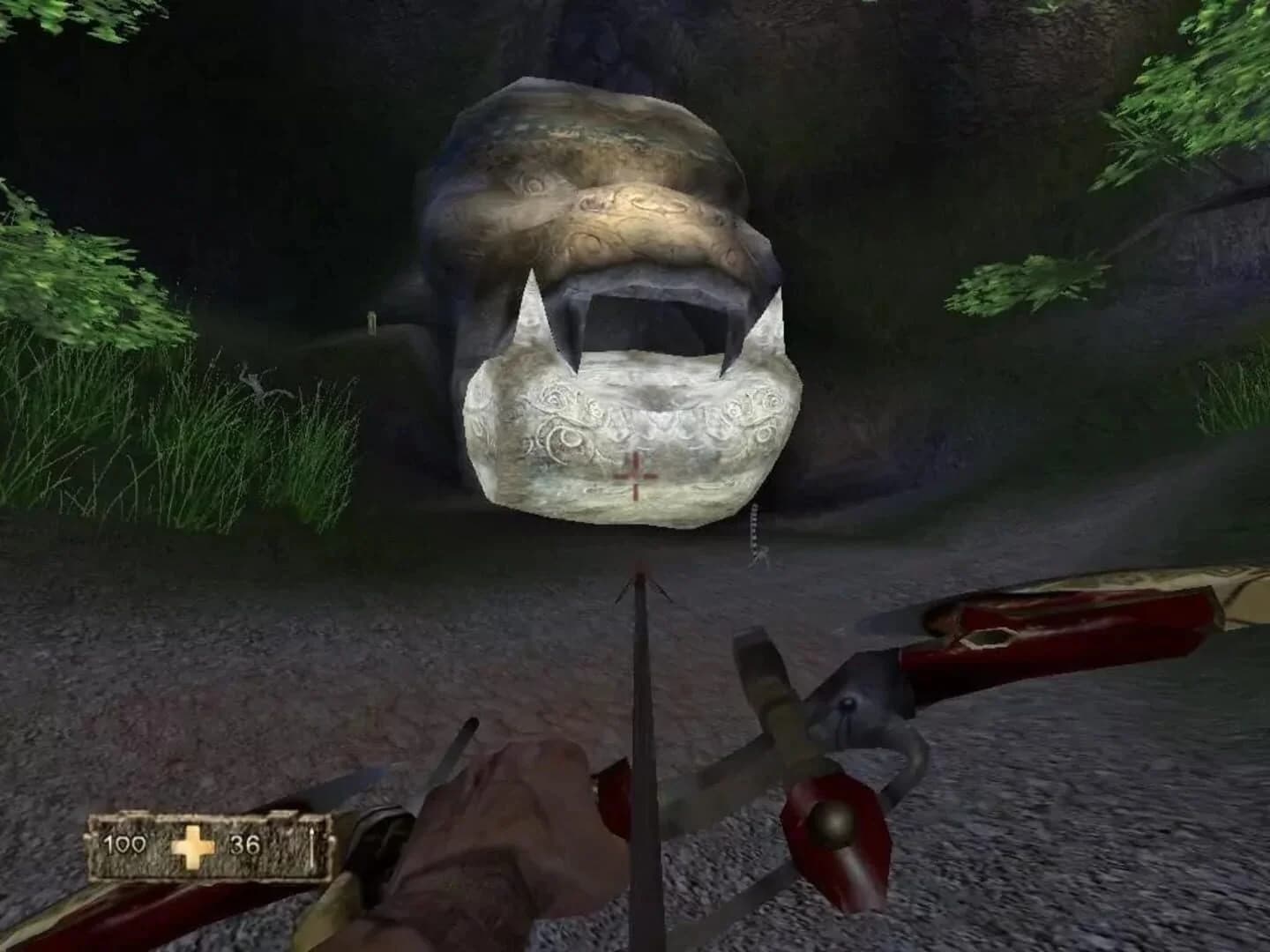Select the broadhead arrow tip above the crosshair
The image size is (1270, 952).
coord(643,584)
